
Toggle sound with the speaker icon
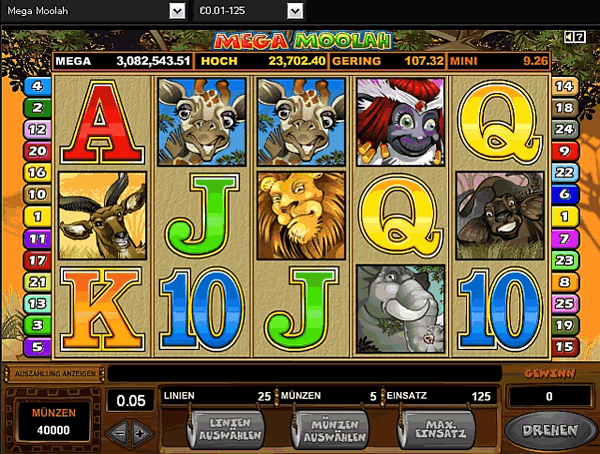570,37
